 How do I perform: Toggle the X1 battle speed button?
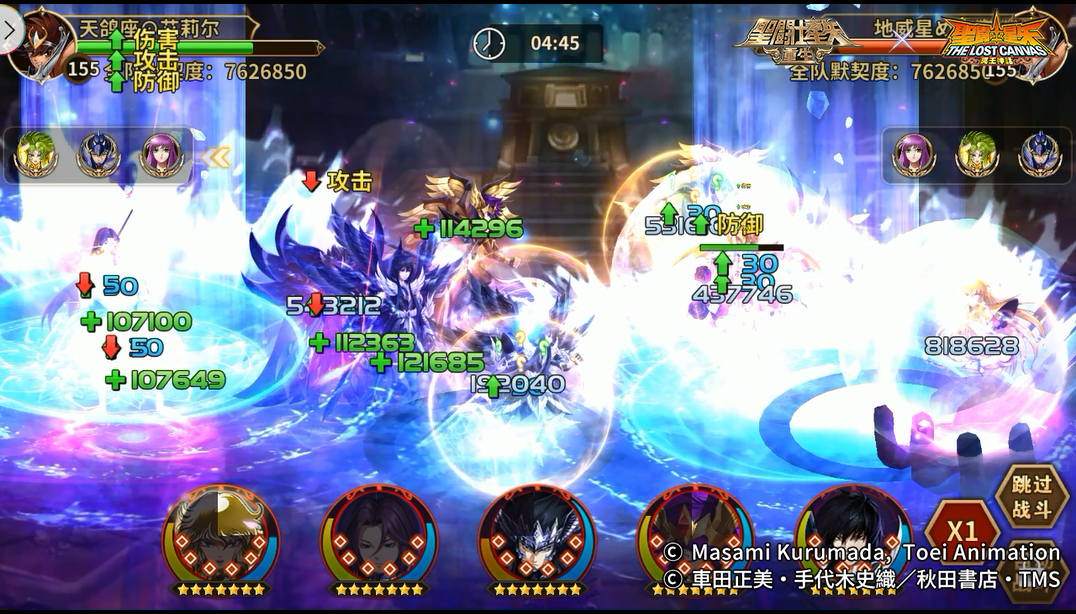pyautogui.click(x=962, y=532)
